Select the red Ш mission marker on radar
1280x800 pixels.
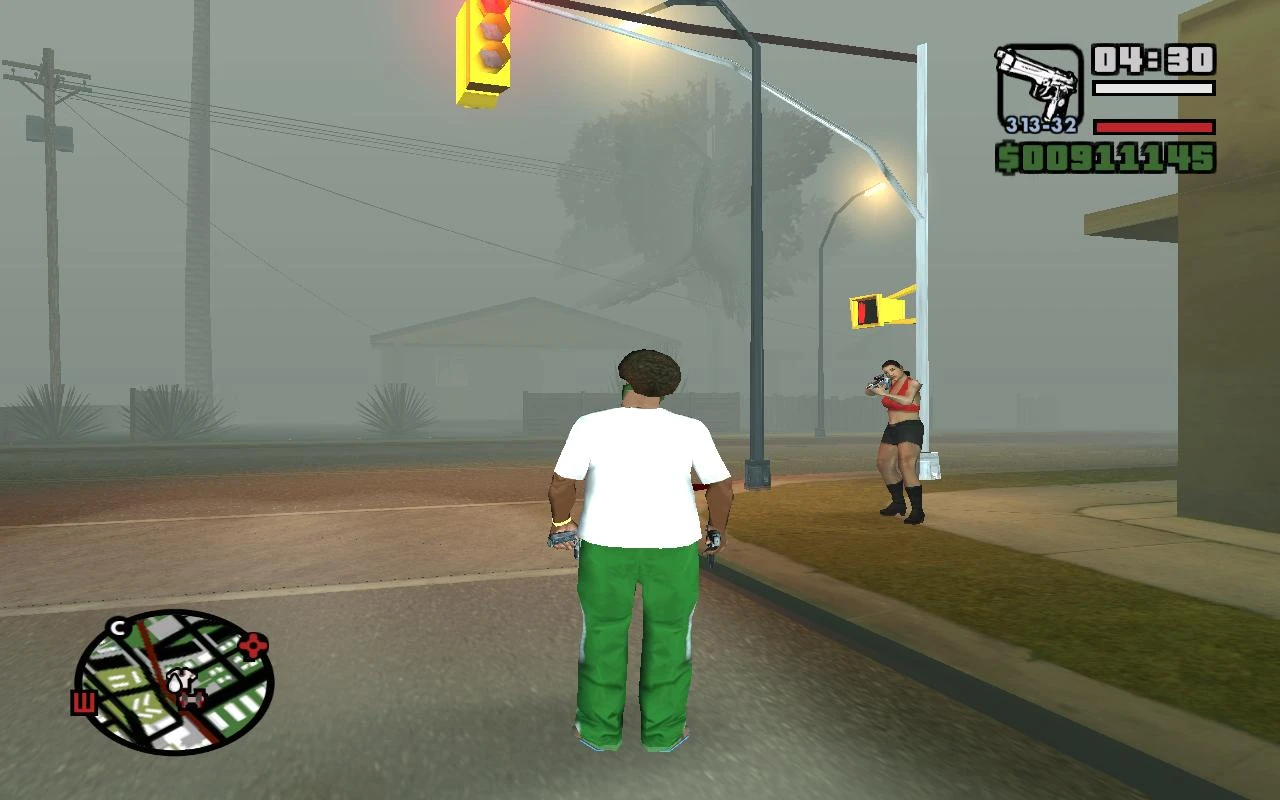pos(84,702)
